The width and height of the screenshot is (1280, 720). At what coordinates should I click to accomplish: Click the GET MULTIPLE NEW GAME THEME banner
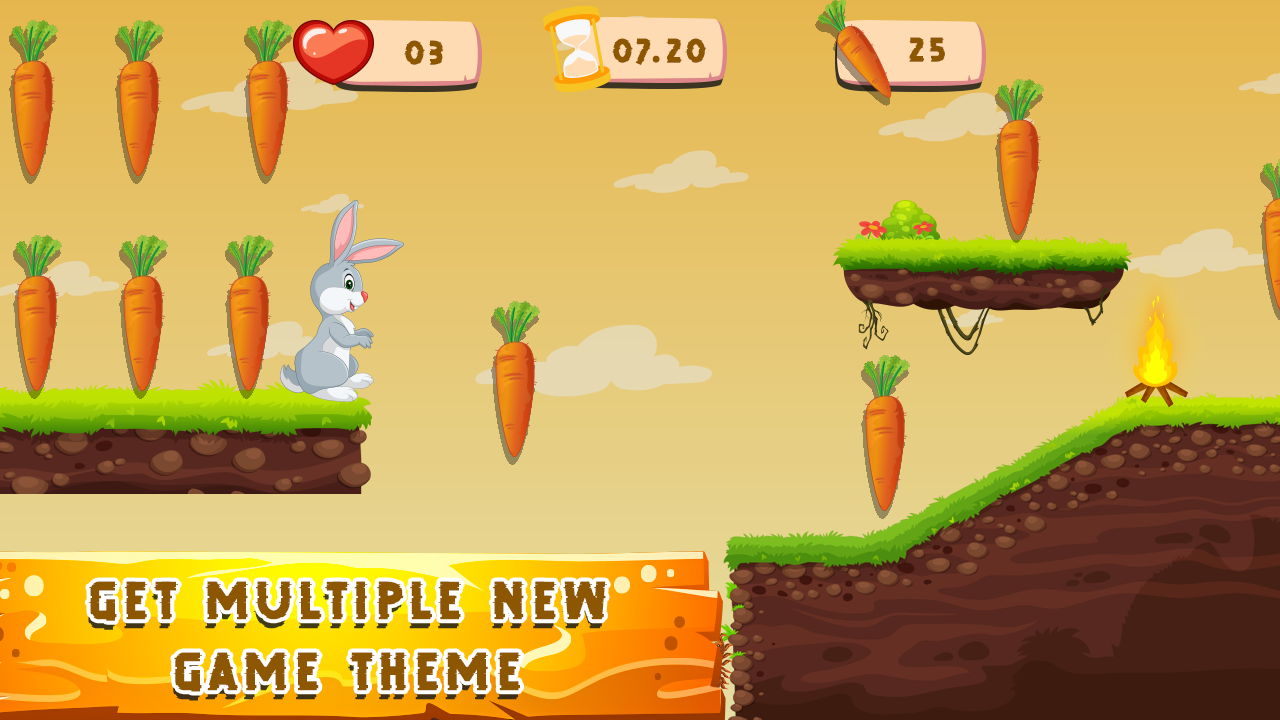click(x=350, y=630)
